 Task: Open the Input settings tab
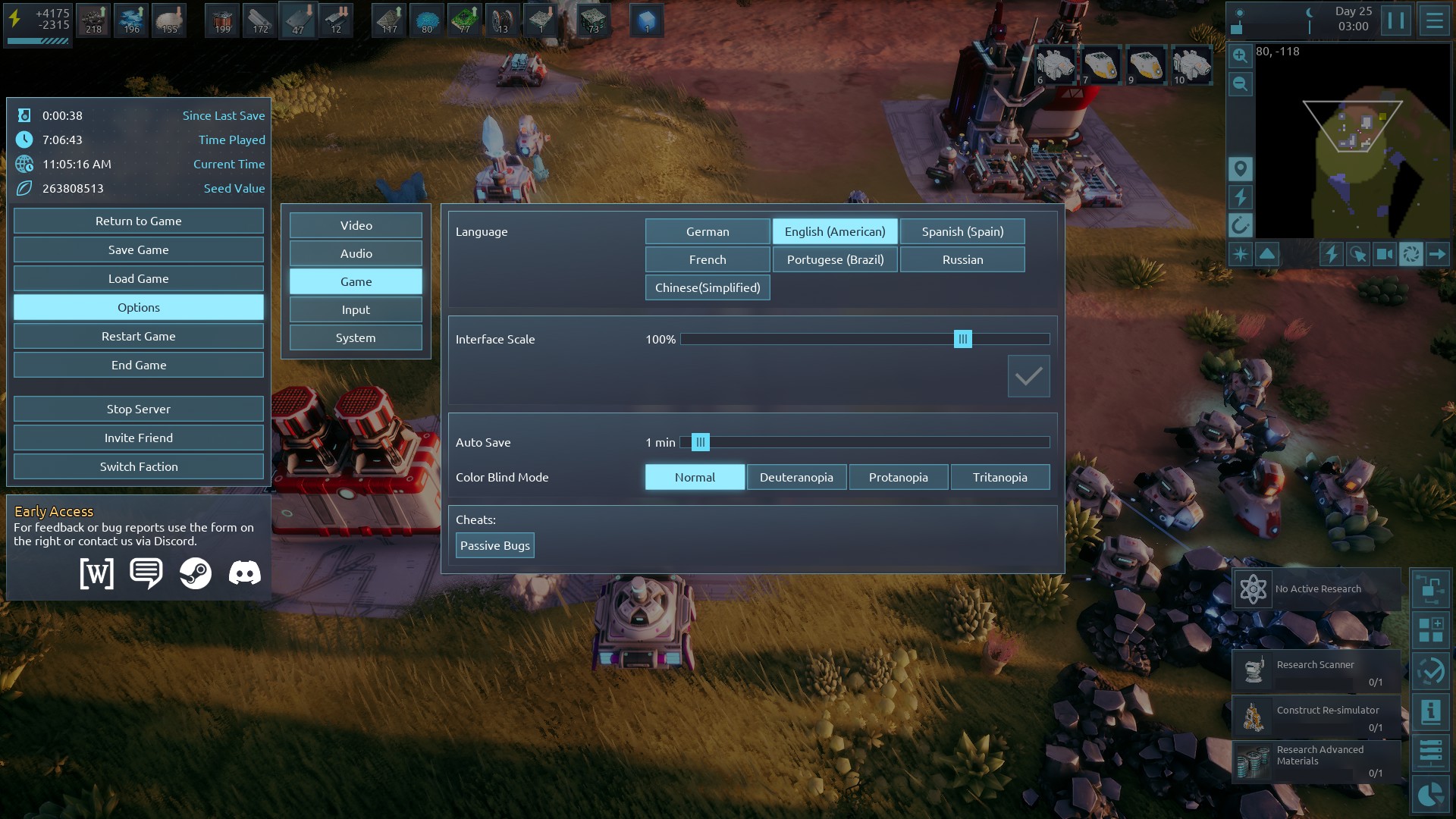[356, 309]
